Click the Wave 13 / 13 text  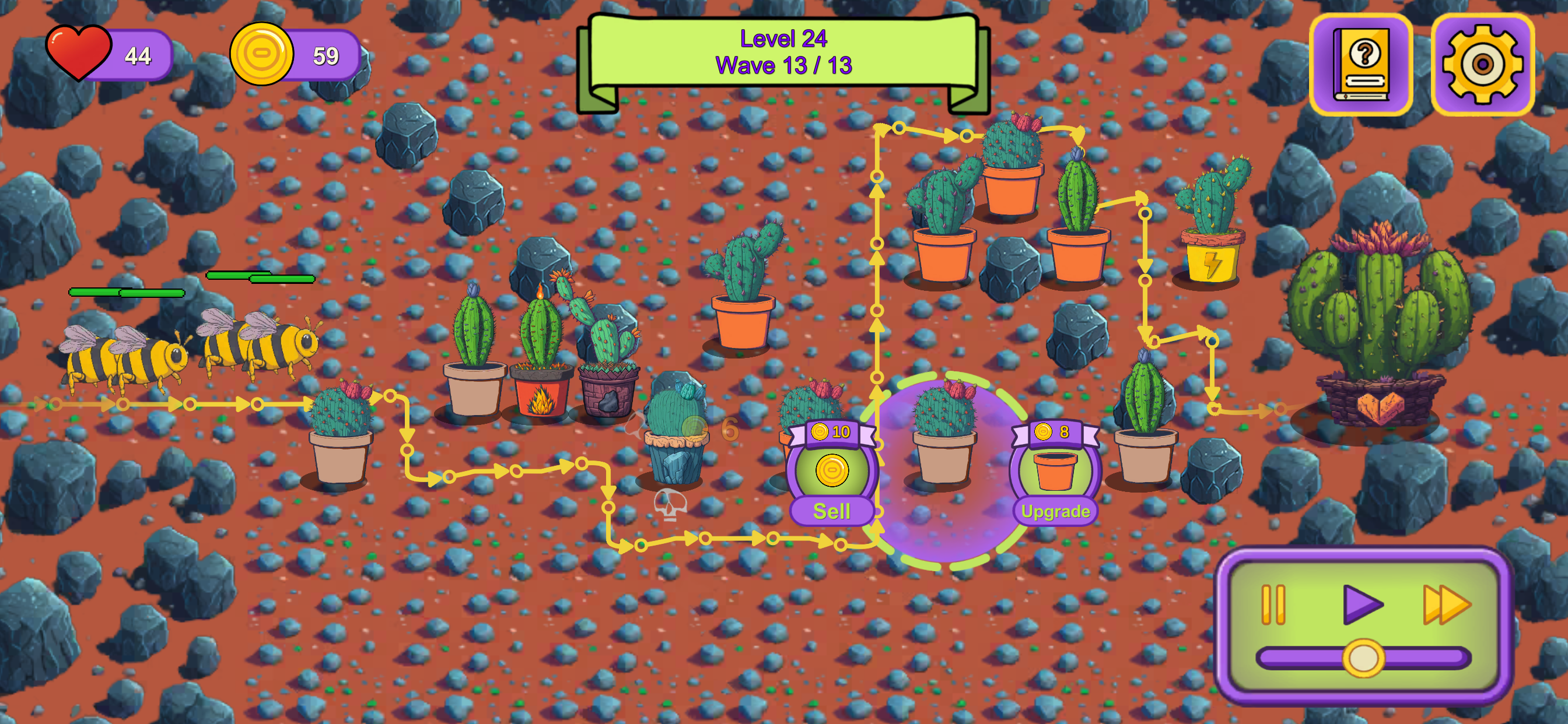tap(785, 67)
